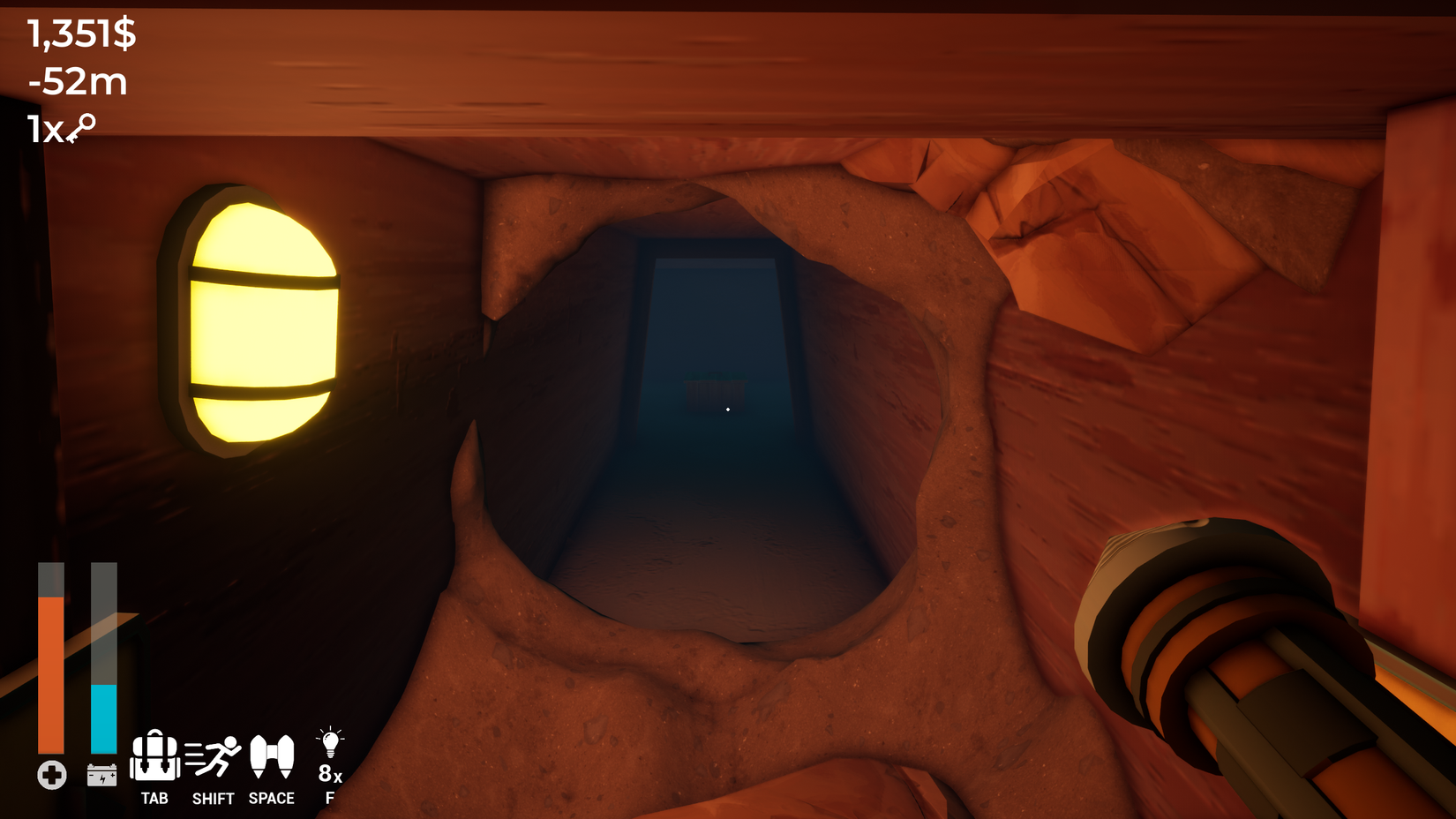This screenshot has height=819, width=1456.
Task: Click the jetpack icon labeled SPACE
Action: click(273, 755)
